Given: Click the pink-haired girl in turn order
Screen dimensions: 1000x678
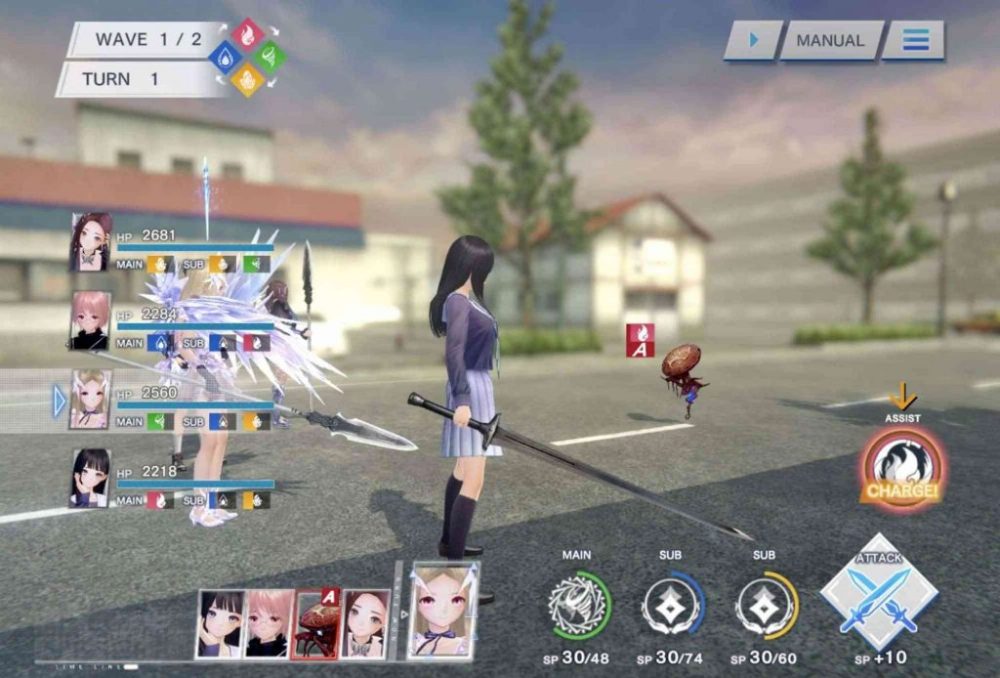Looking at the screenshot, I should (x=269, y=623).
